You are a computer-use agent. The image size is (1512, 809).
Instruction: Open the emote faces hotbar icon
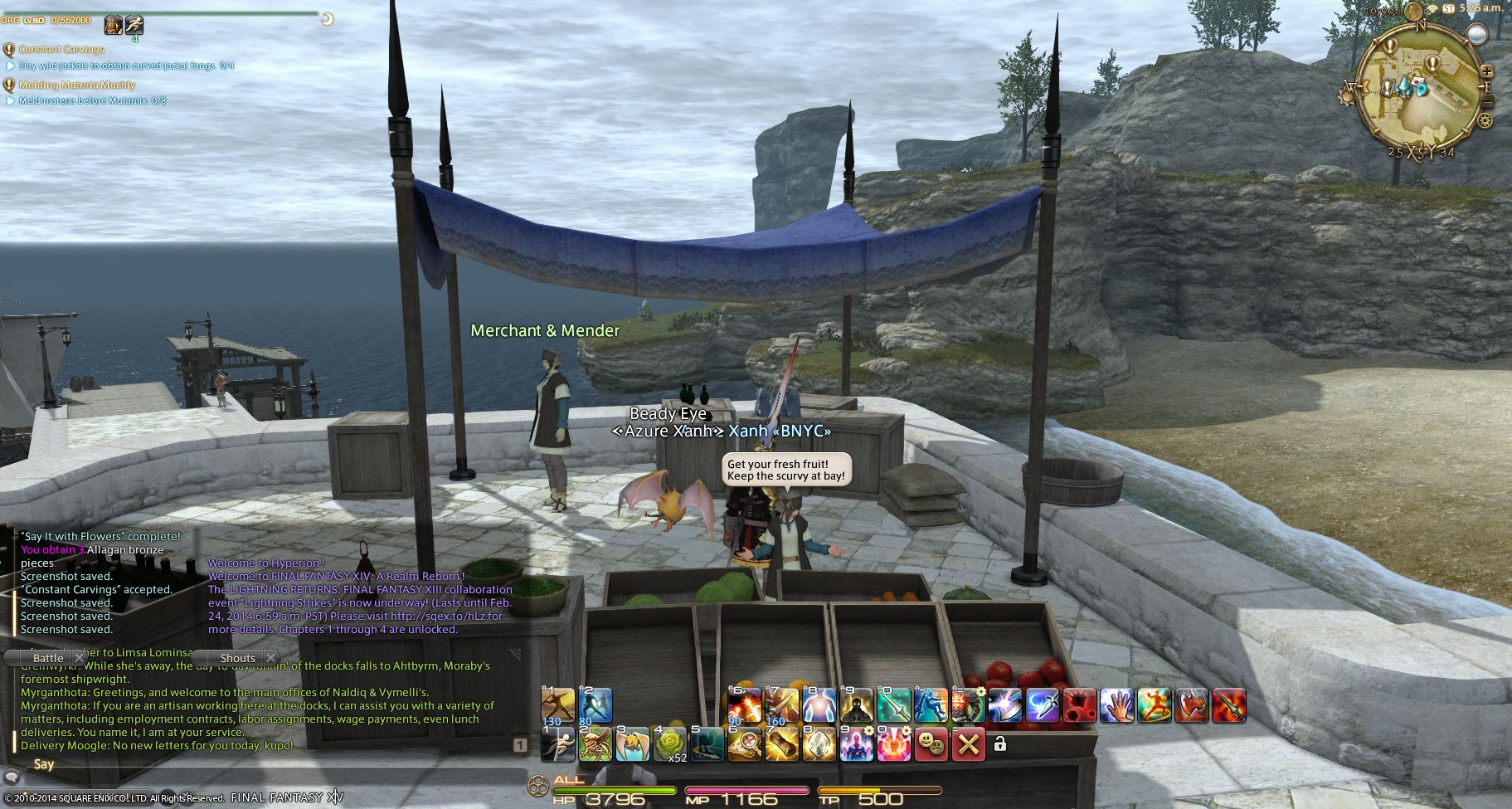[931, 744]
